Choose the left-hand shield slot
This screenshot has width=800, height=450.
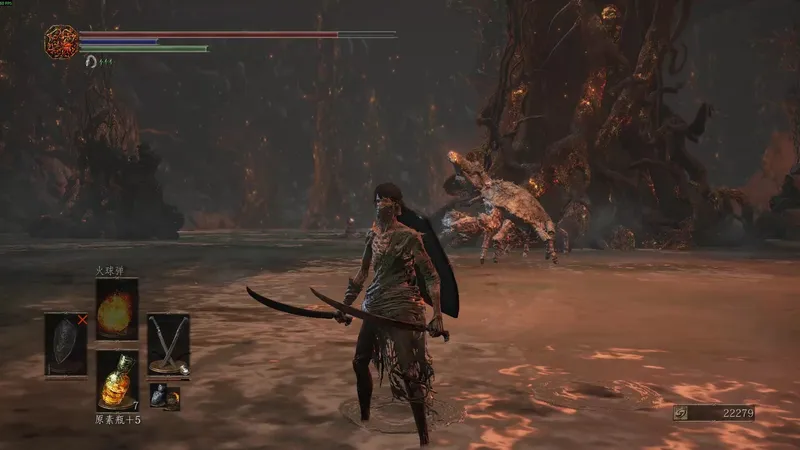[x=66, y=345]
